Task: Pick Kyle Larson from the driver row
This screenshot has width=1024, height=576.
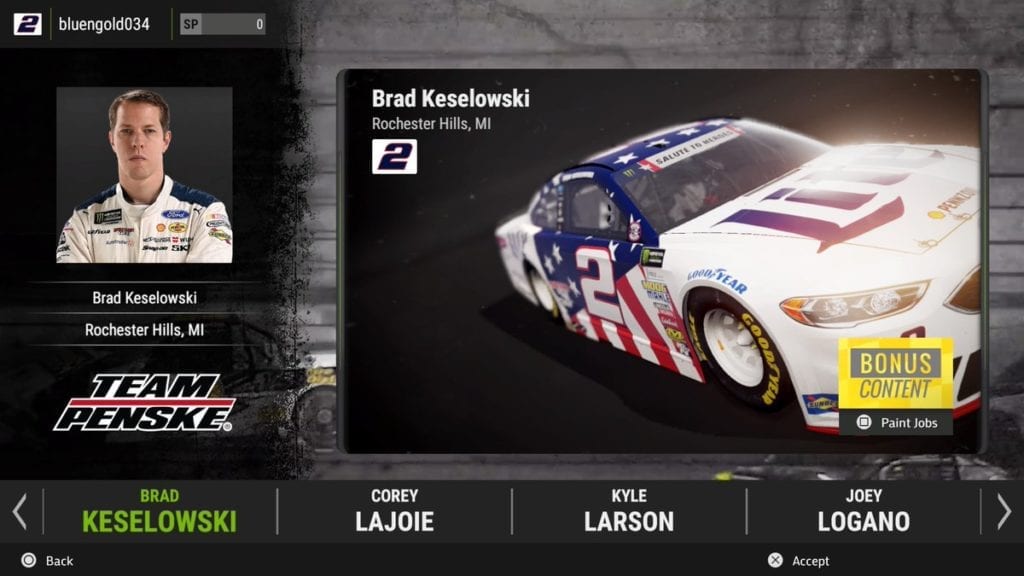Action: pyautogui.click(x=629, y=511)
